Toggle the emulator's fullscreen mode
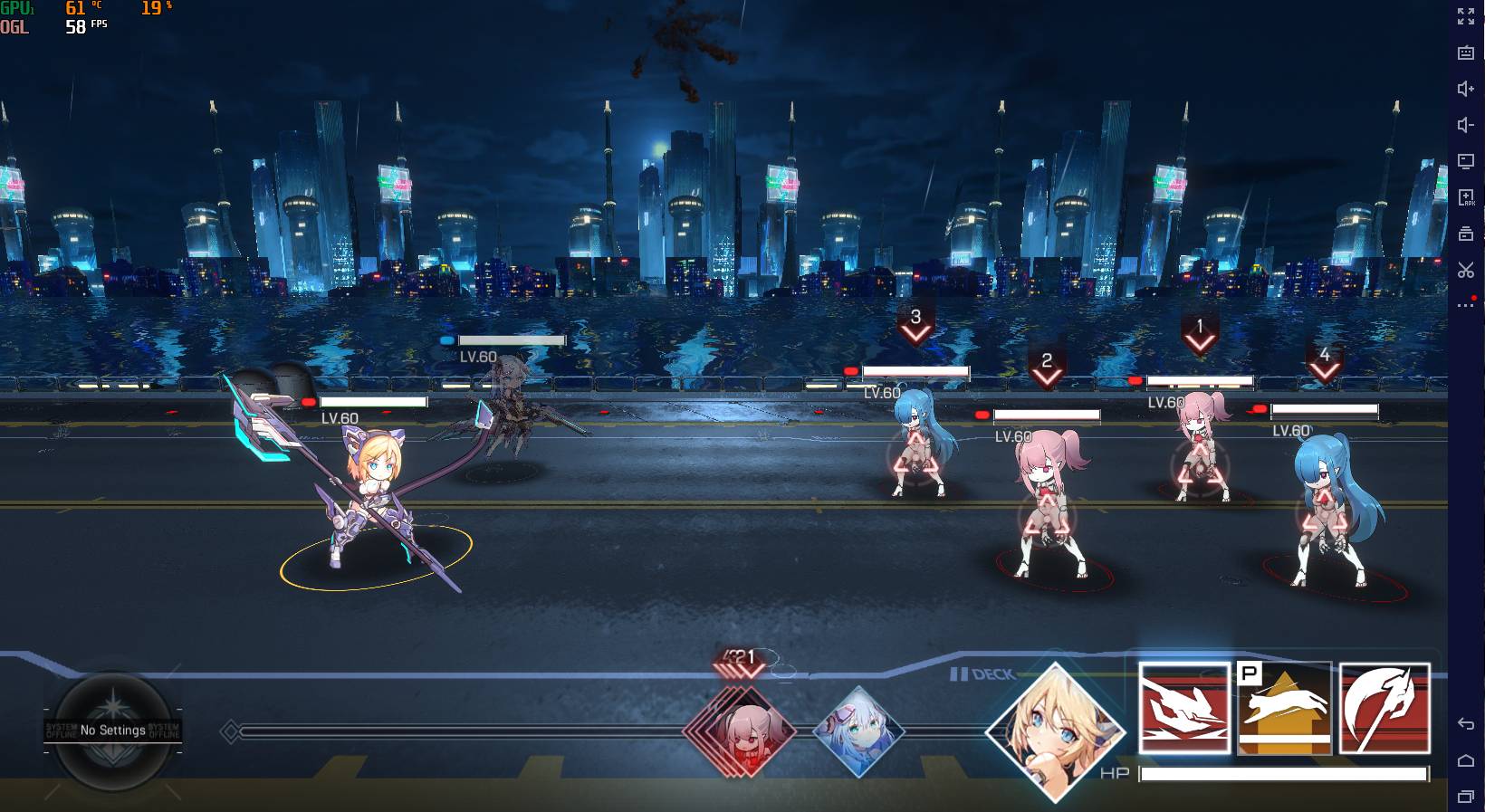This screenshot has height=812, width=1485. click(1466, 16)
